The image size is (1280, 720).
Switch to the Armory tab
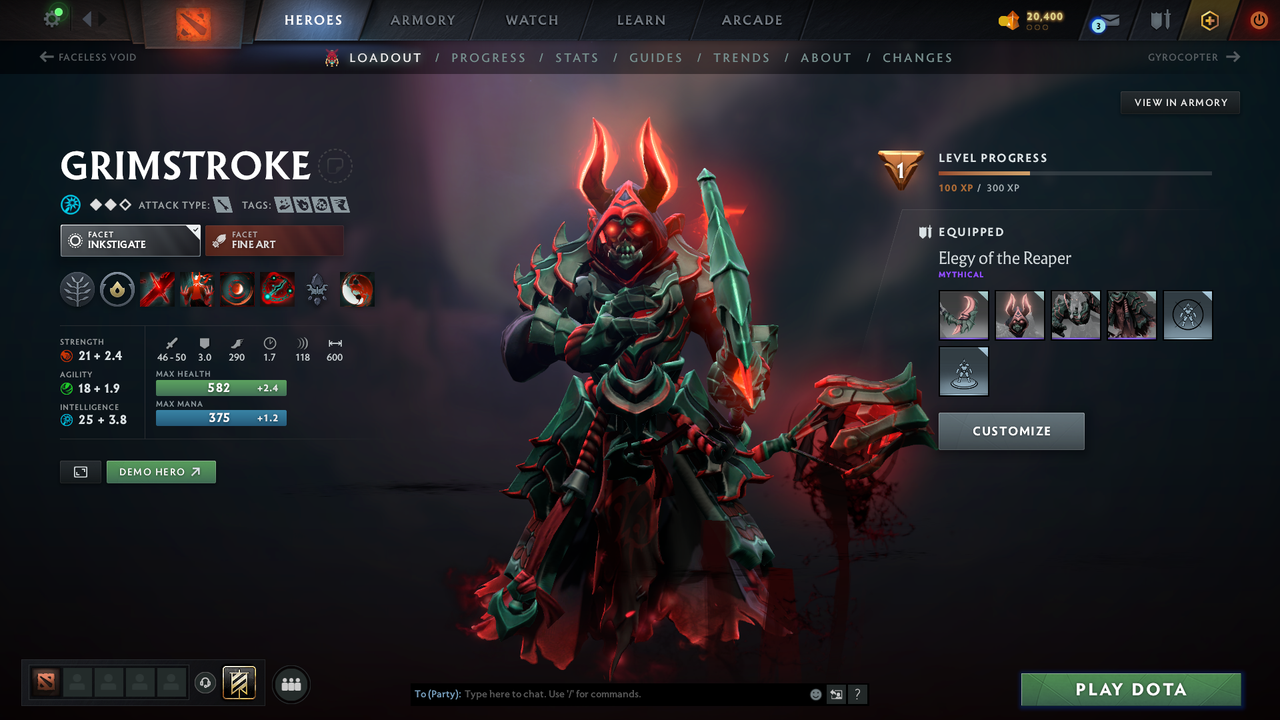coord(422,20)
